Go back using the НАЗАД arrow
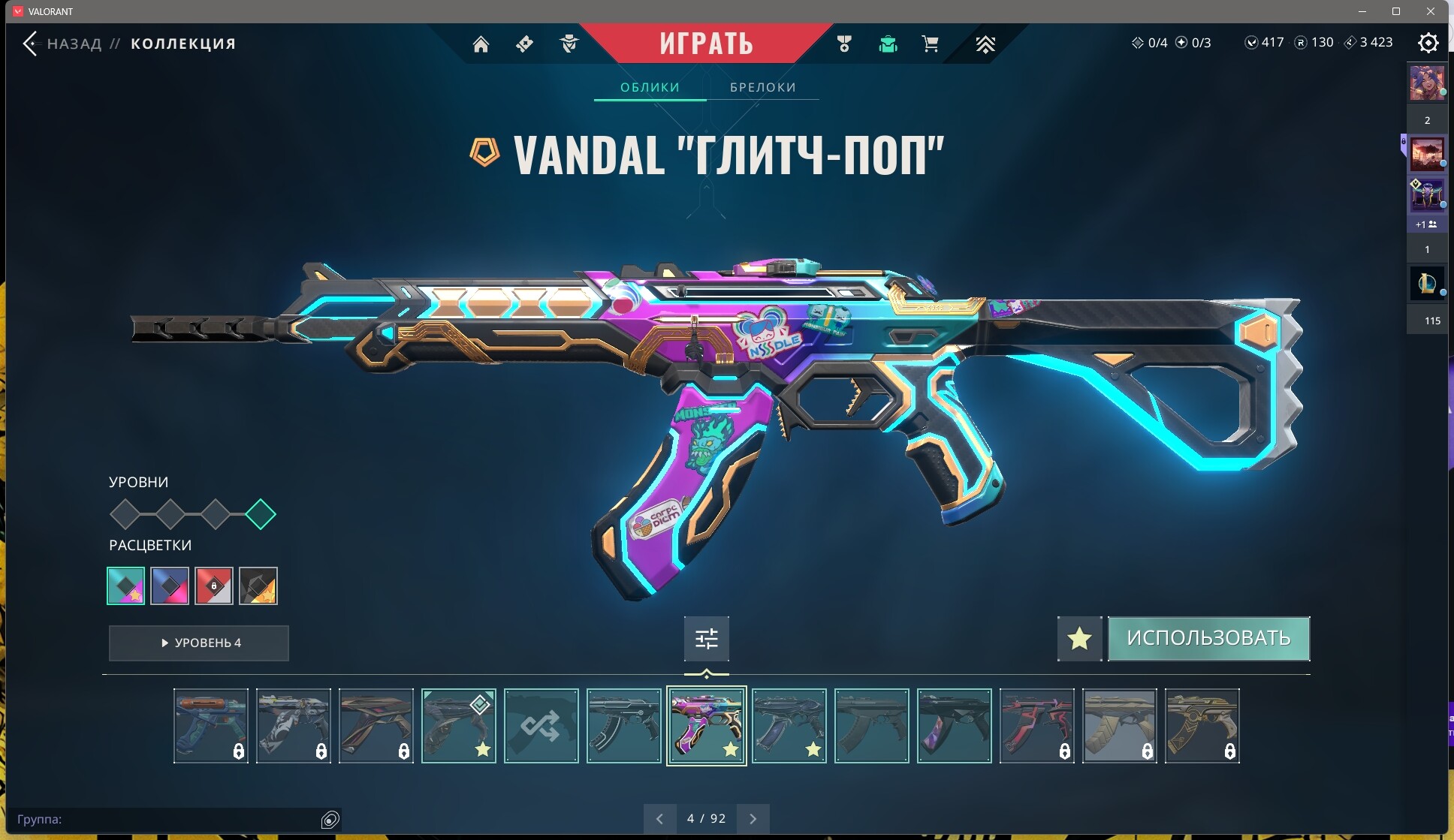The width and height of the screenshot is (1454, 840). [30, 44]
